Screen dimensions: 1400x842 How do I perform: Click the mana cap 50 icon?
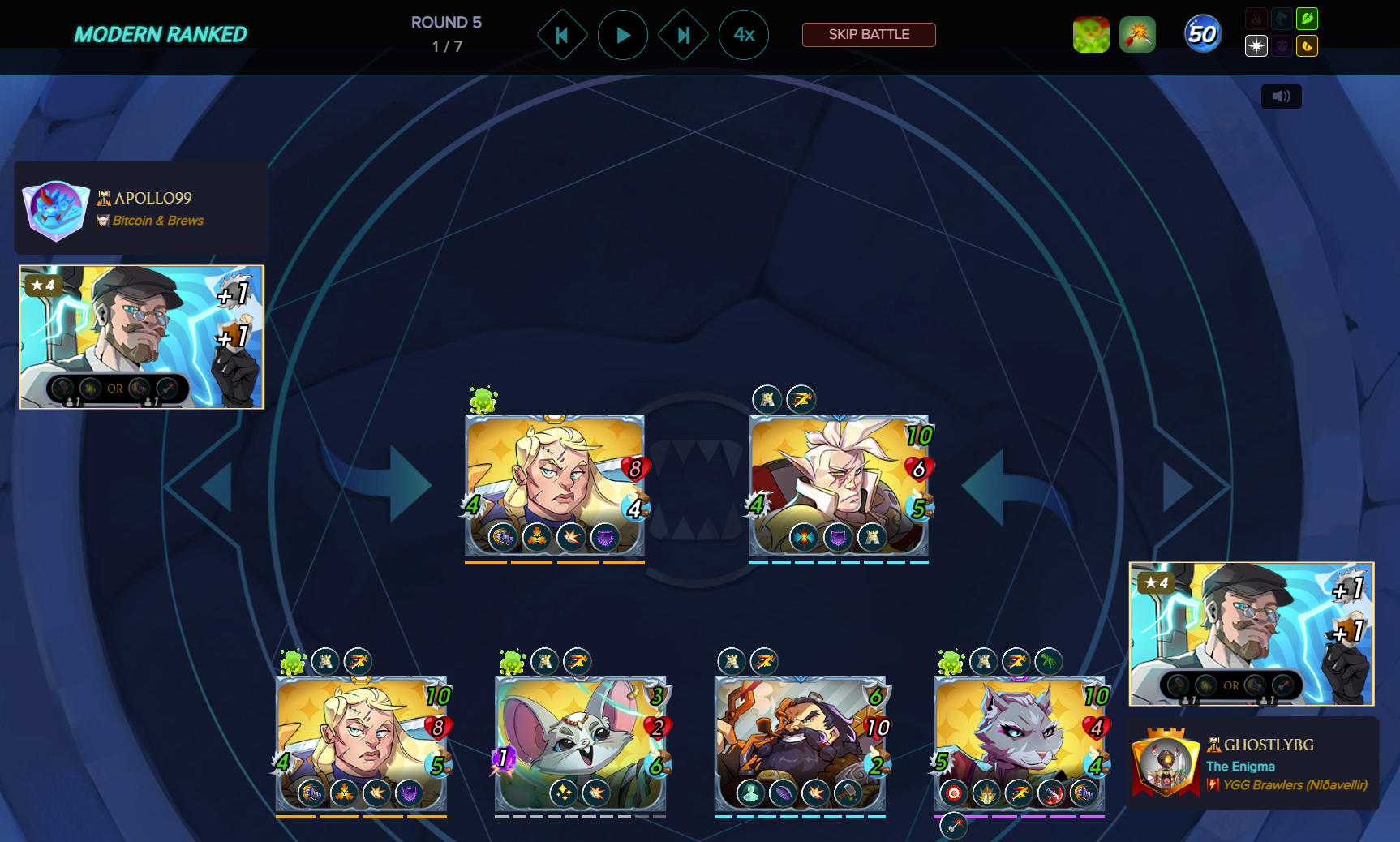pyautogui.click(x=1201, y=35)
